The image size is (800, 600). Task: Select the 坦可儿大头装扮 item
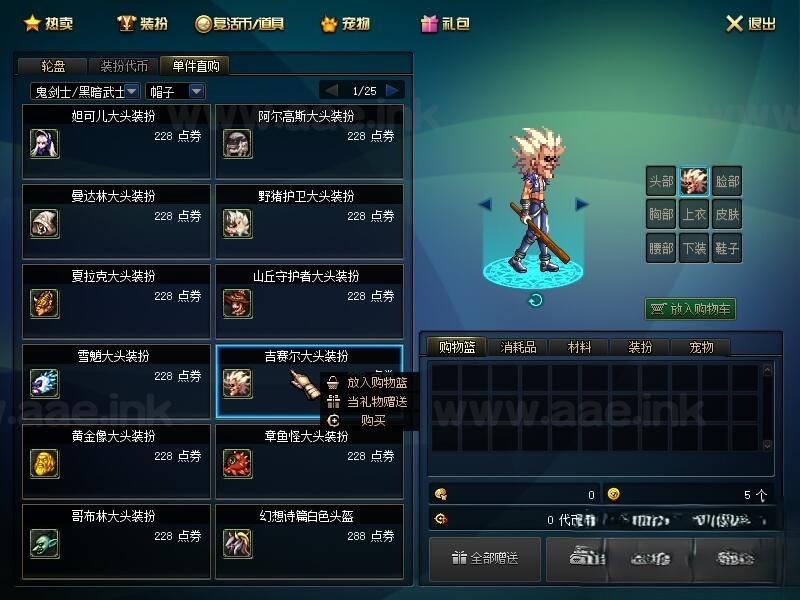tap(116, 142)
